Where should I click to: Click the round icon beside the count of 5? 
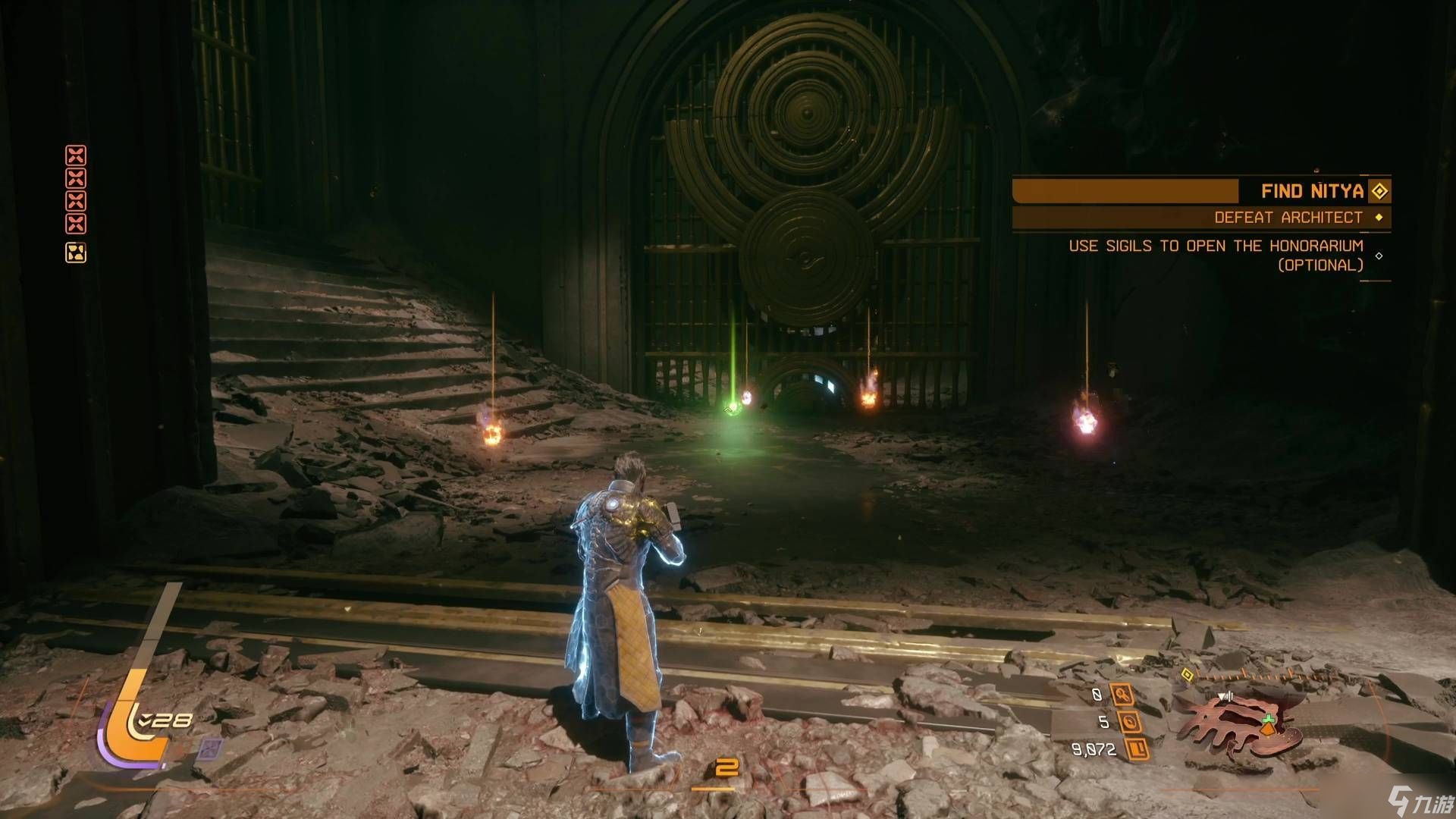click(1129, 722)
